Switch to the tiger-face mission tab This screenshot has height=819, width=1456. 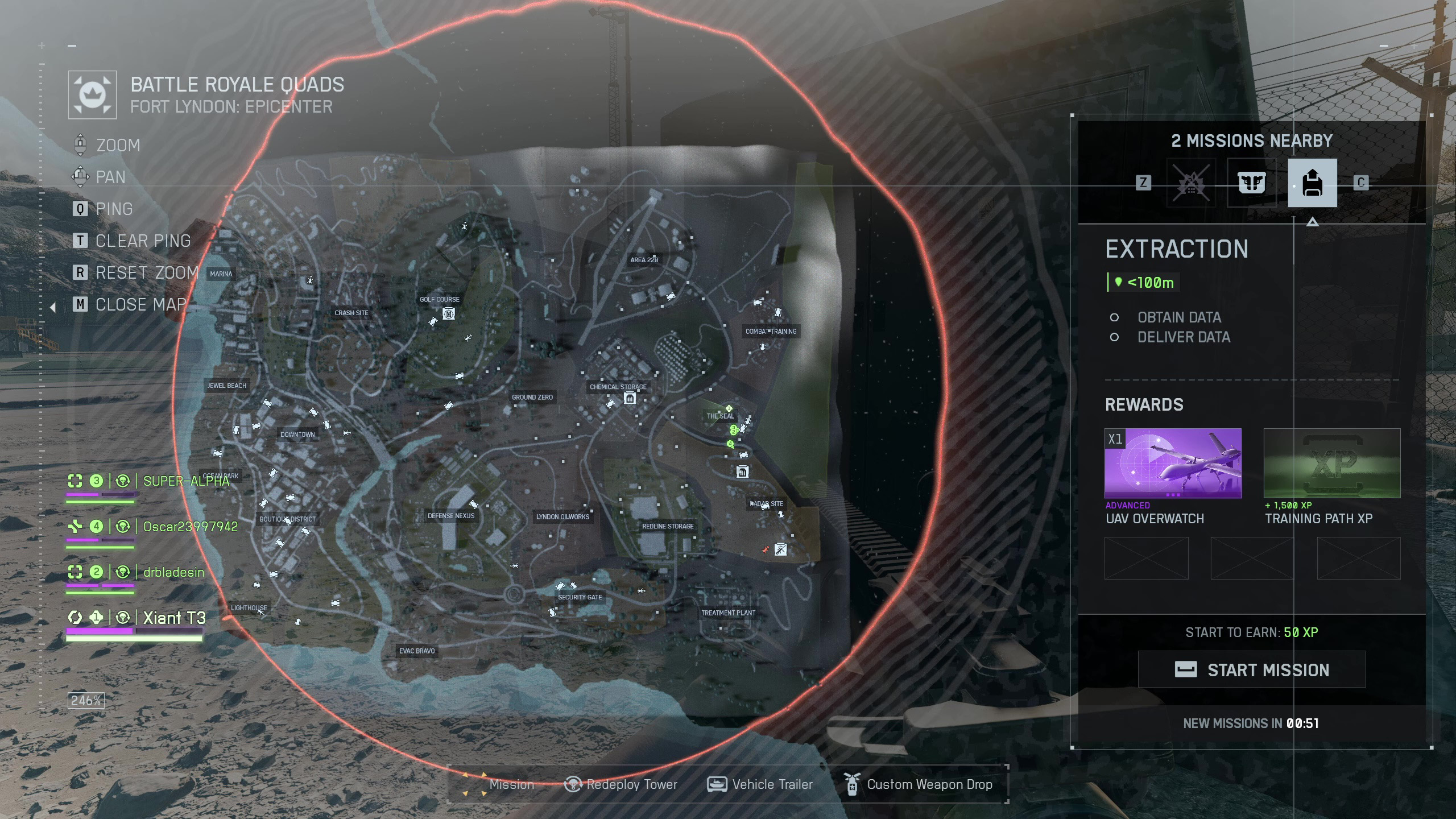click(x=1251, y=183)
